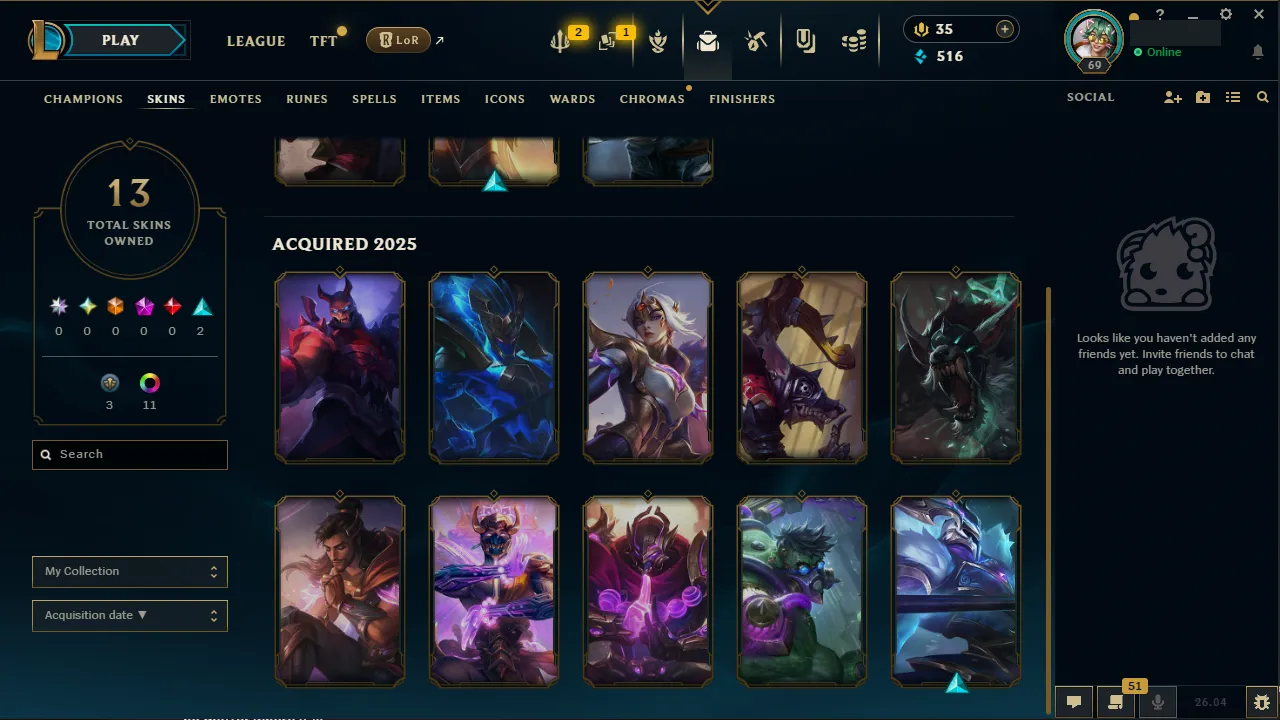Open the Collection backpack icon
Viewport: 1280px width, 720px height.
click(707, 42)
